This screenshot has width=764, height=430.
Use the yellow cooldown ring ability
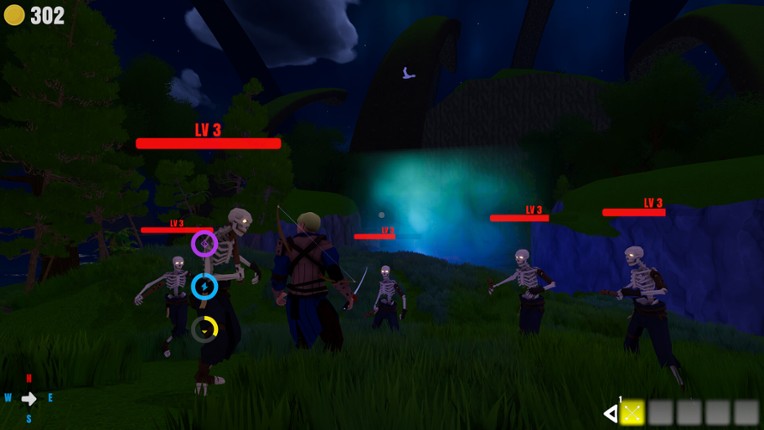pyautogui.click(x=204, y=329)
